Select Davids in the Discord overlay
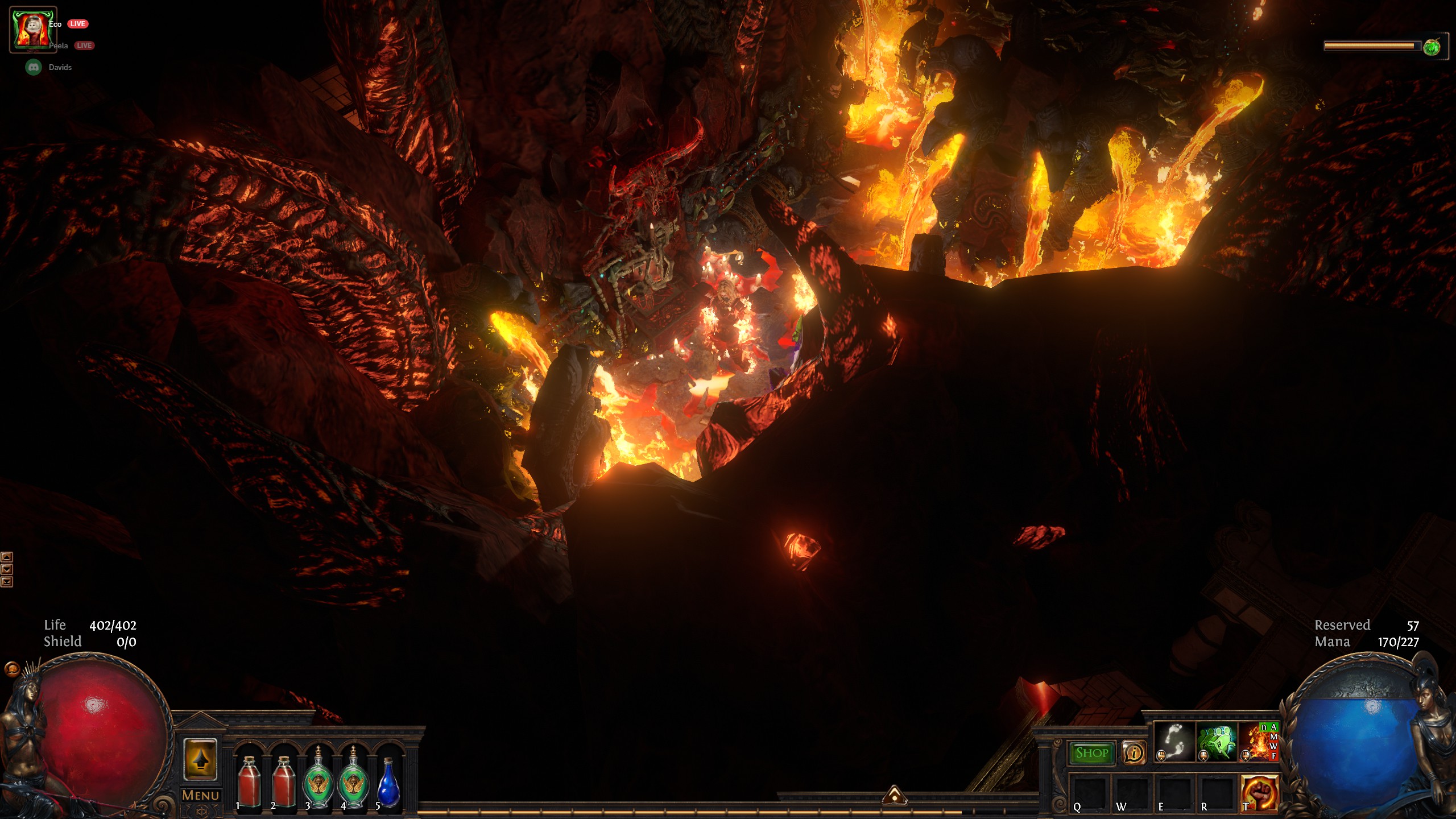 point(60,67)
